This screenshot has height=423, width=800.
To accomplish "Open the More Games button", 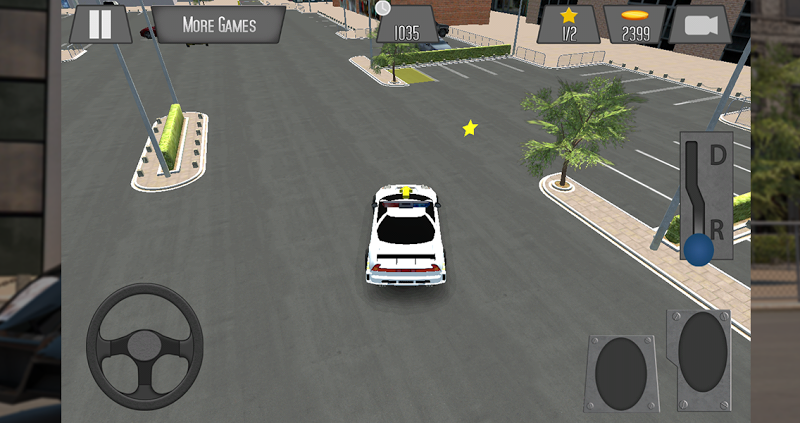I will tap(219, 24).
